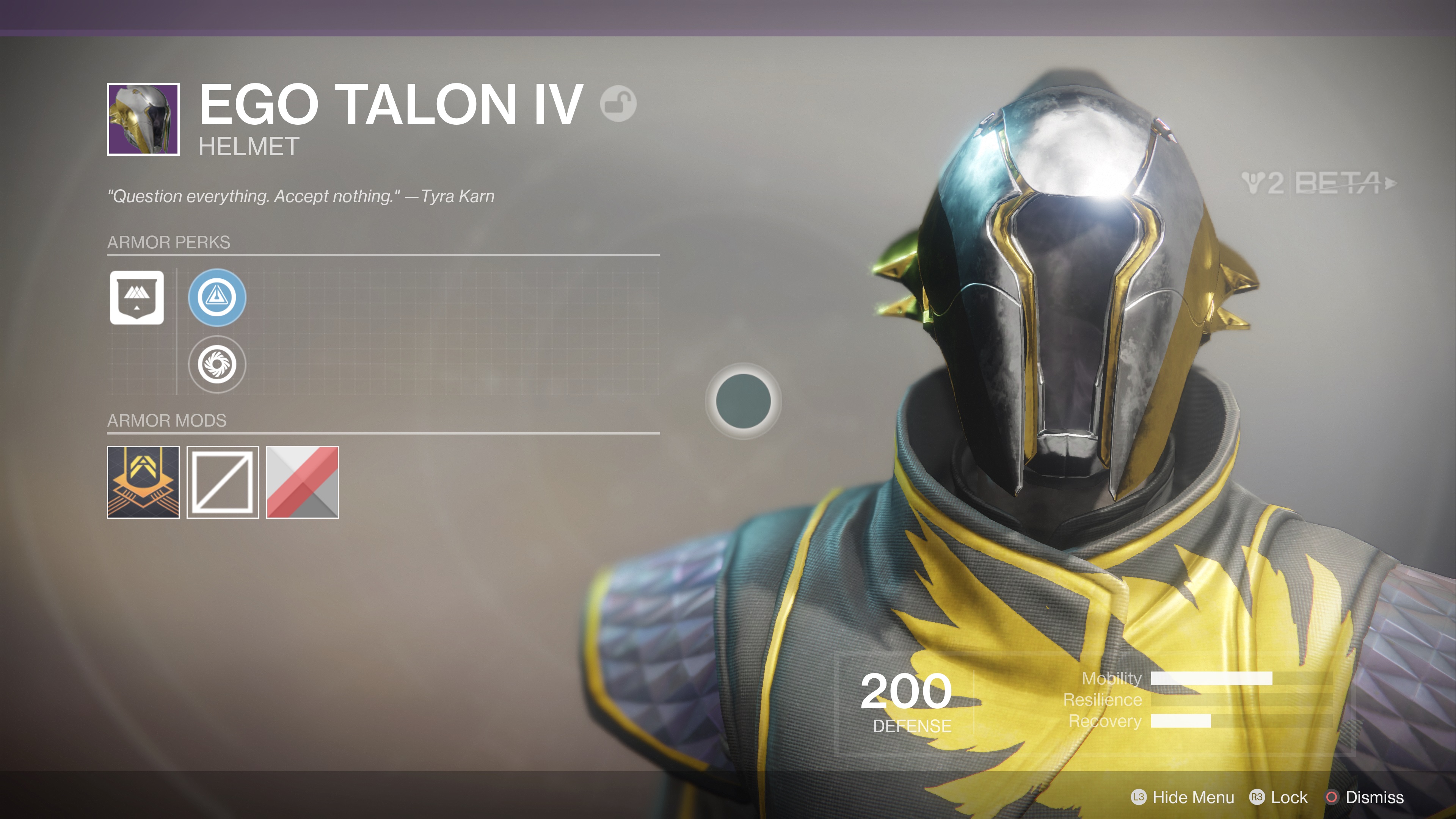Expand the Armor Mods section header

(x=167, y=420)
